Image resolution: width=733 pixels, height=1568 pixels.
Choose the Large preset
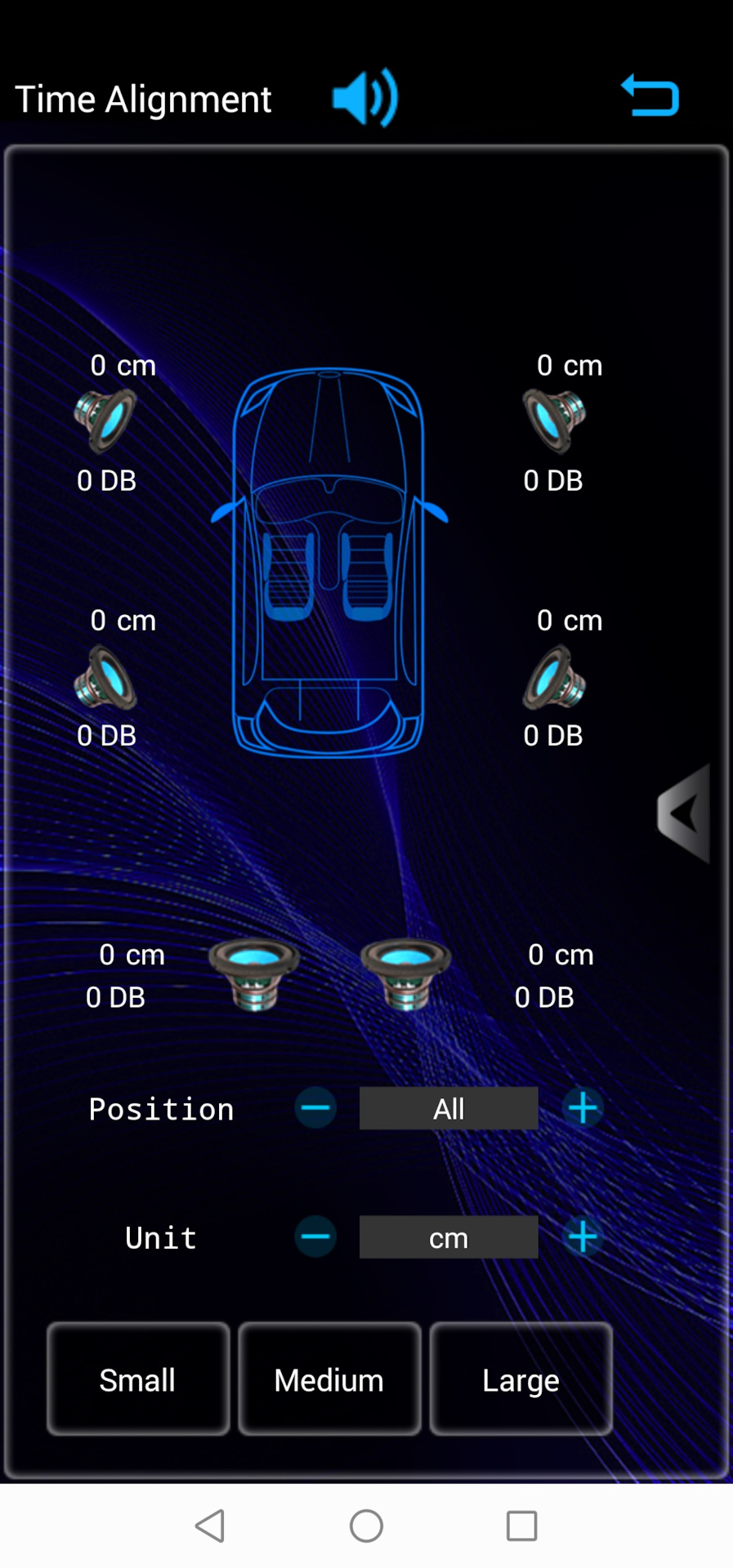pos(521,1379)
